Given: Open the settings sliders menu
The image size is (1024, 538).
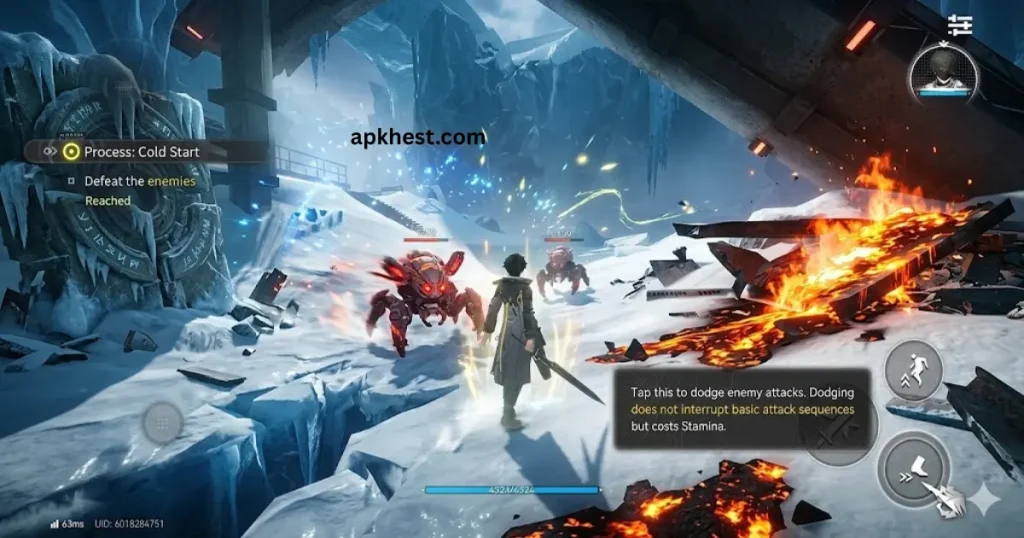Looking at the screenshot, I should pos(960,25).
